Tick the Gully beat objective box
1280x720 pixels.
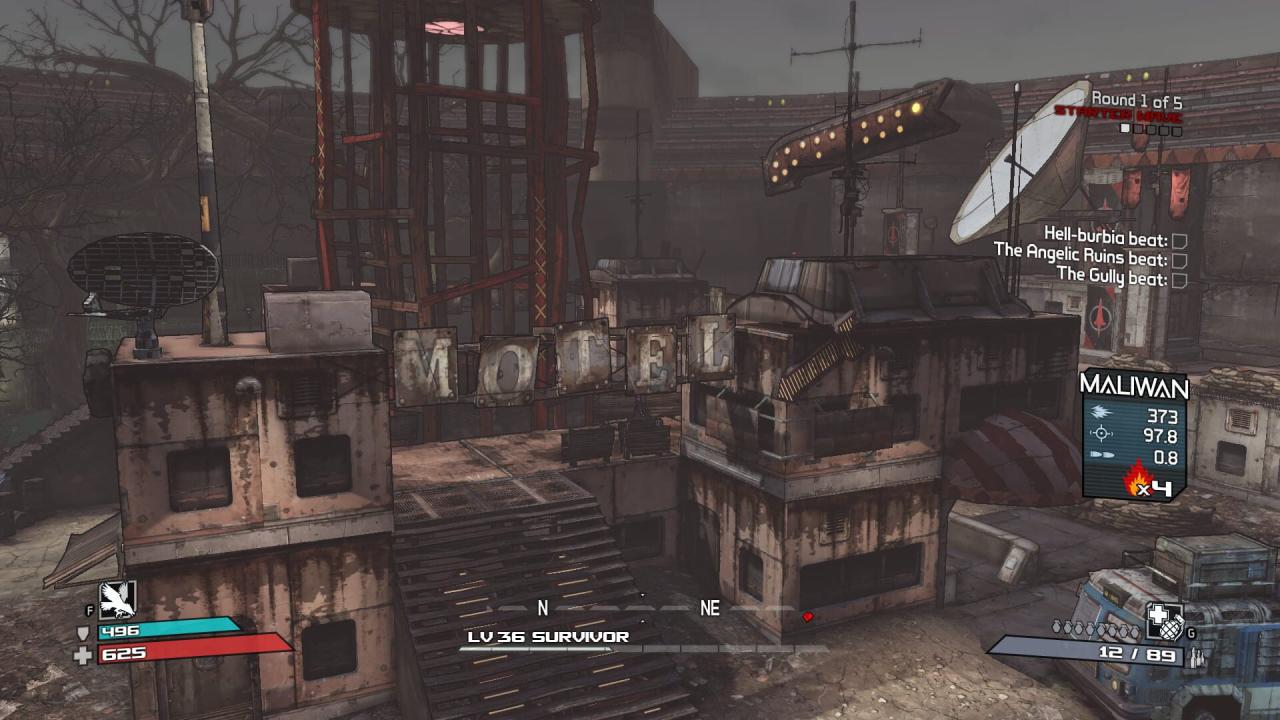tap(1179, 280)
